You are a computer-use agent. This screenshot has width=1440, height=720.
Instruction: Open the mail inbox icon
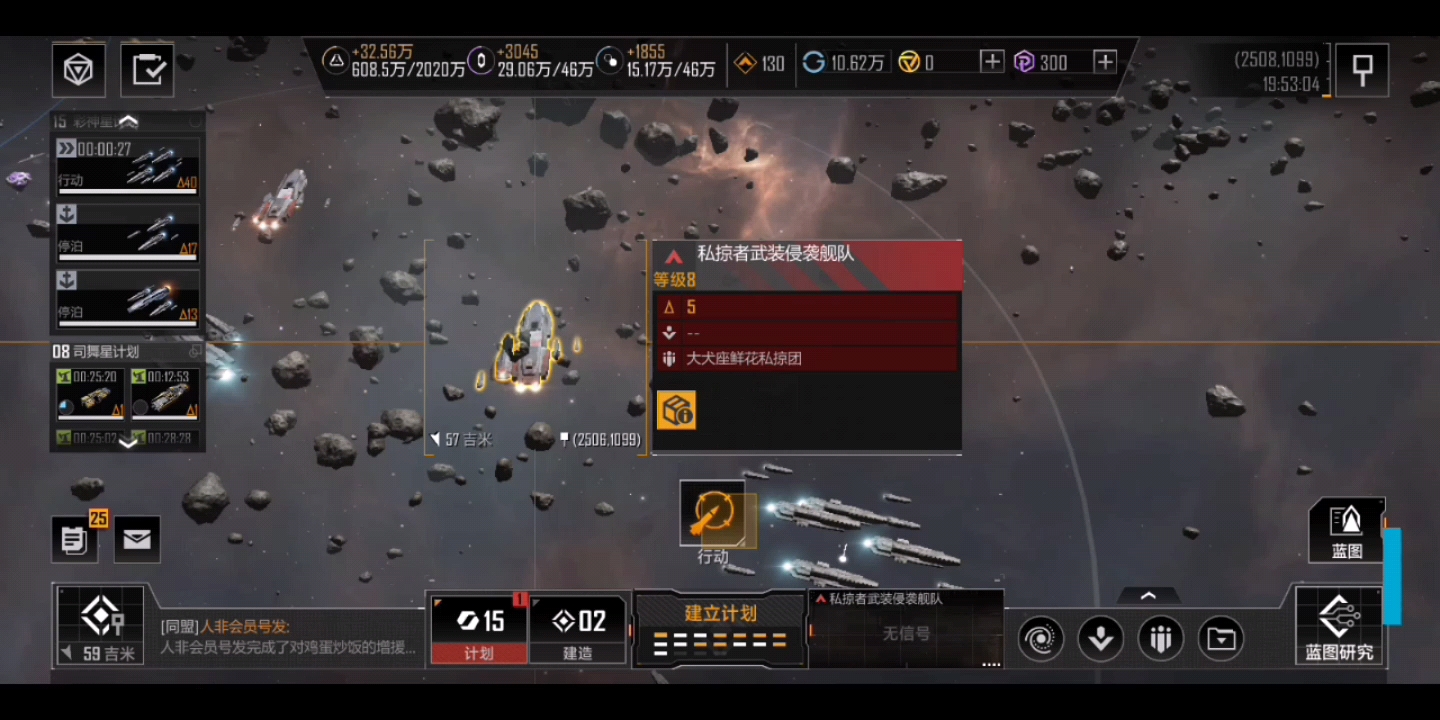coord(136,539)
